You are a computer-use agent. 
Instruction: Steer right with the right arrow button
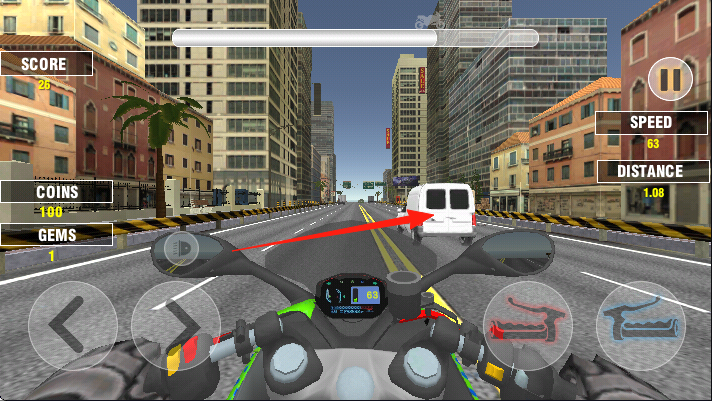[175, 324]
